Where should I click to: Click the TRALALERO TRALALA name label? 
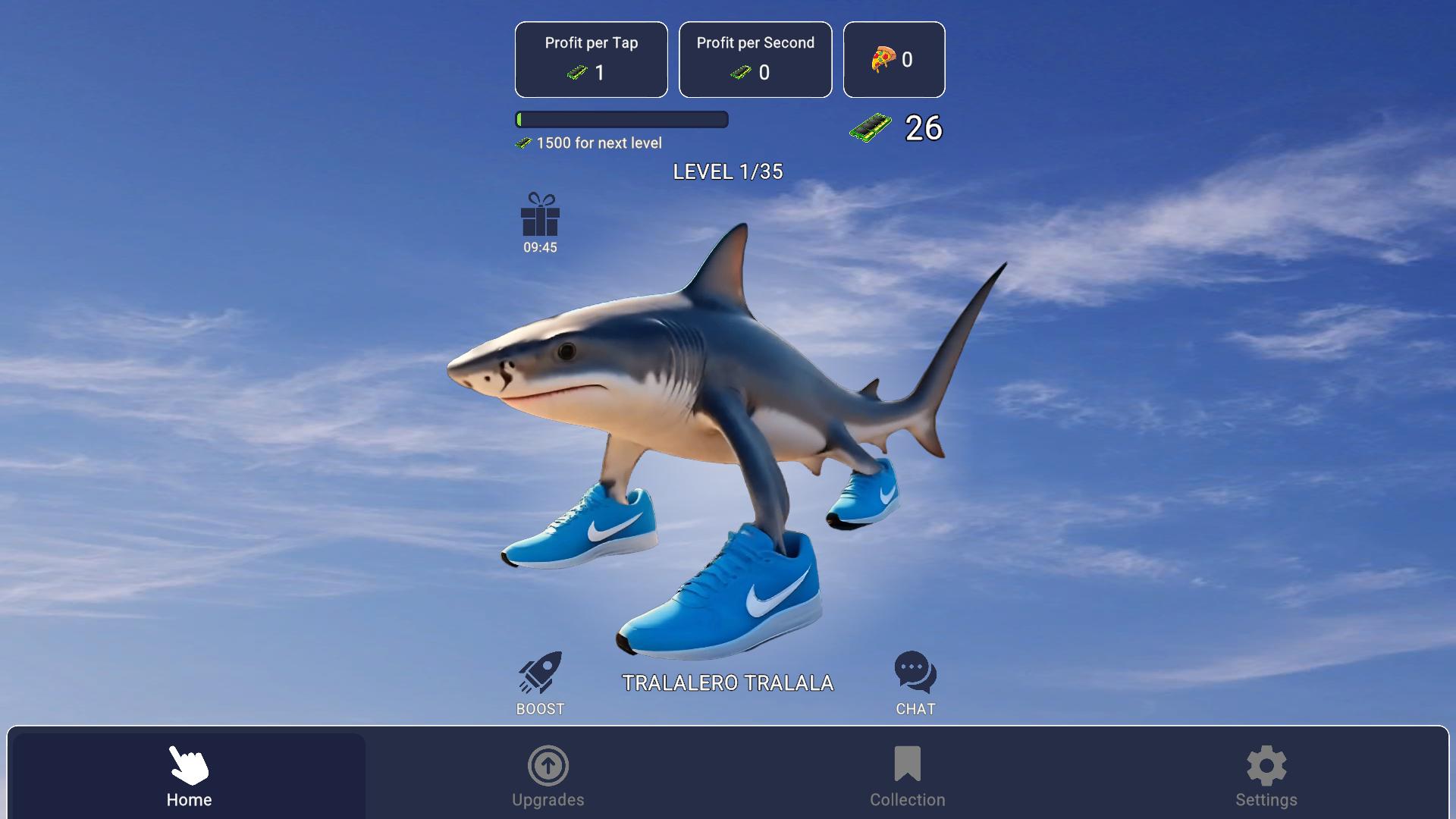[x=728, y=682]
